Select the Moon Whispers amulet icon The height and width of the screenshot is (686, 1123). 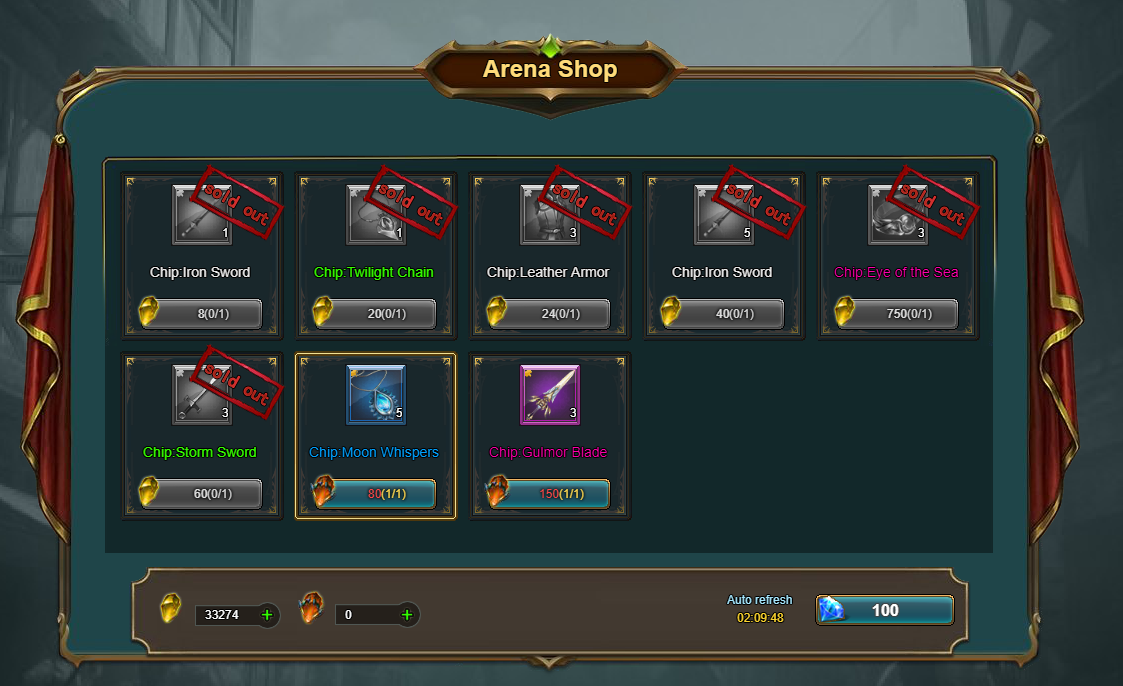[376, 394]
